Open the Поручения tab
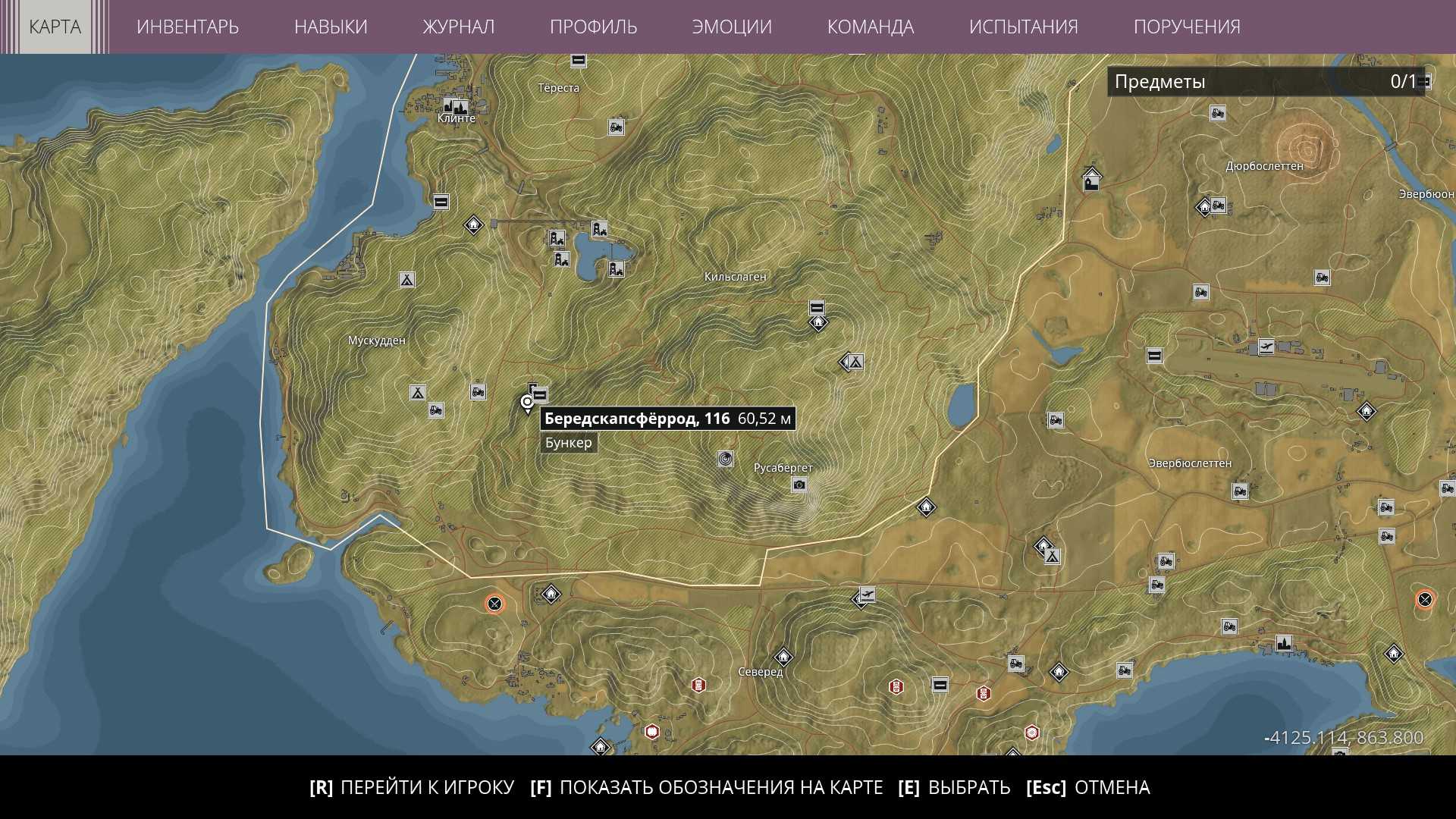This screenshot has width=1456, height=819. coord(1187,27)
